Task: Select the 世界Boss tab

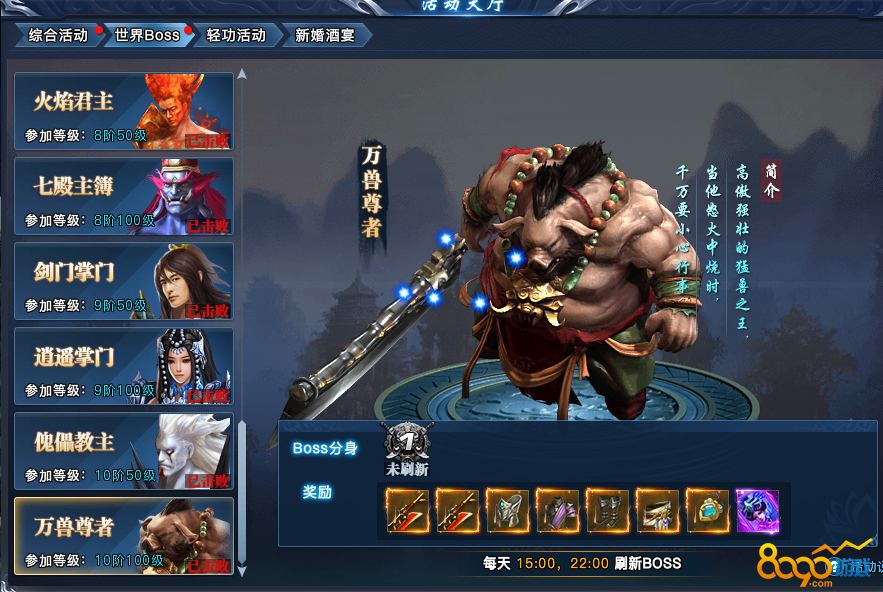Action: pyautogui.click(x=147, y=36)
